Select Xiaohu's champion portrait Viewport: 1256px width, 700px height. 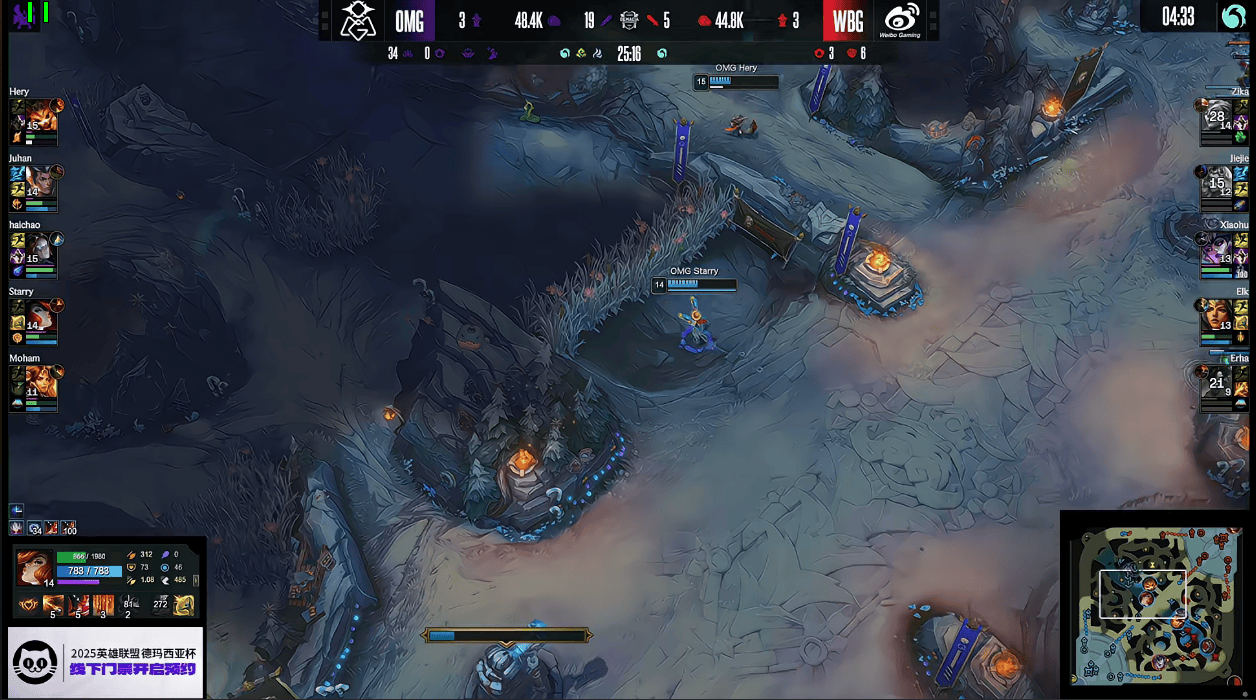pos(1218,247)
